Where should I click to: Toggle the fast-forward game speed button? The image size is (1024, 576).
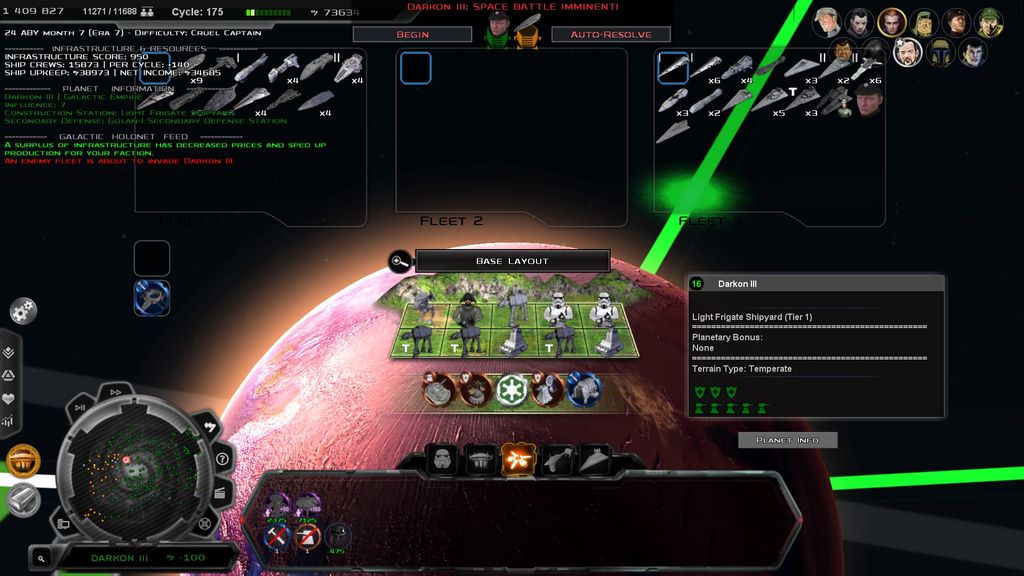click(116, 393)
